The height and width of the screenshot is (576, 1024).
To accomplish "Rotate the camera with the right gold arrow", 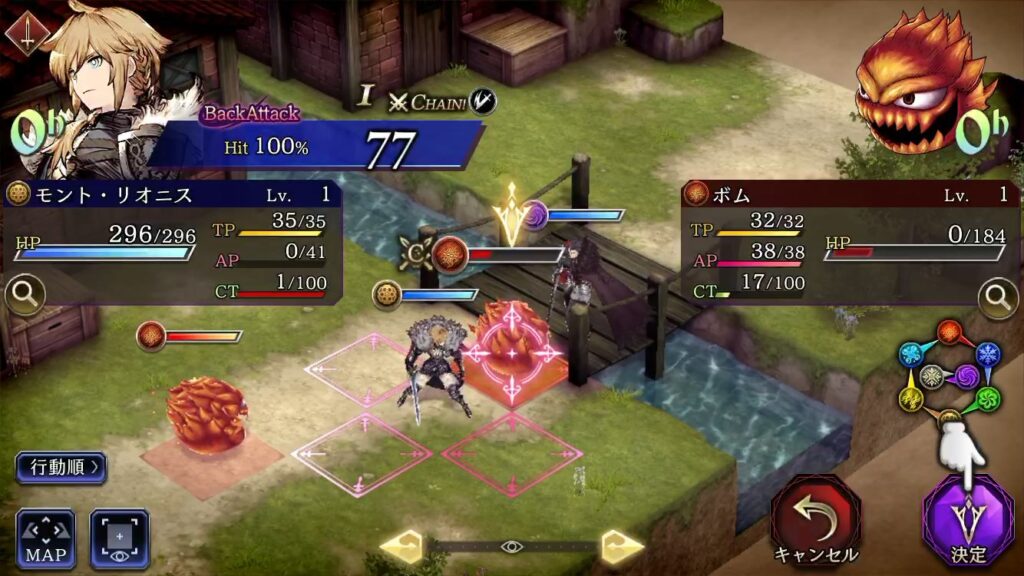I will 621,546.
